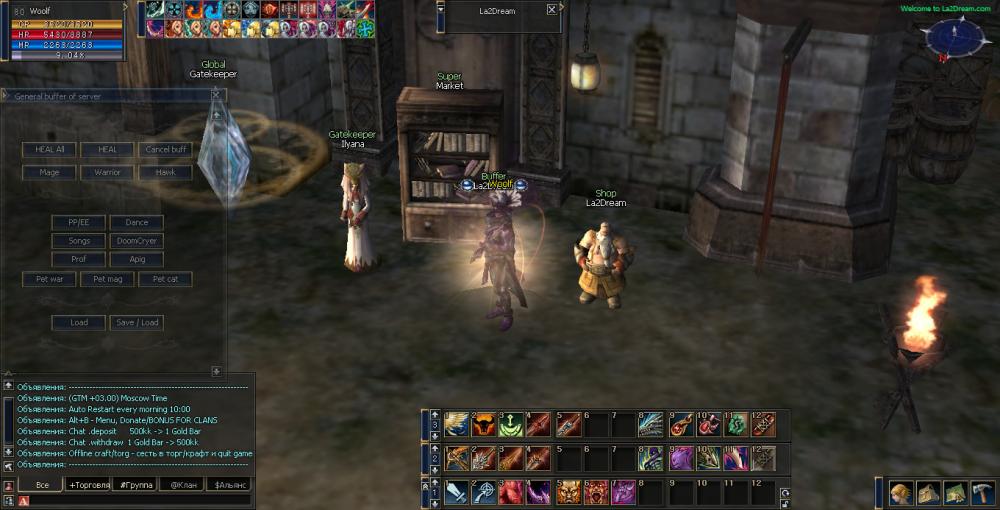Image resolution: width=1000 pixels, height=510 pixels.
Task: Open the PP/EE buff list
Action: click(x=79, y=222)
